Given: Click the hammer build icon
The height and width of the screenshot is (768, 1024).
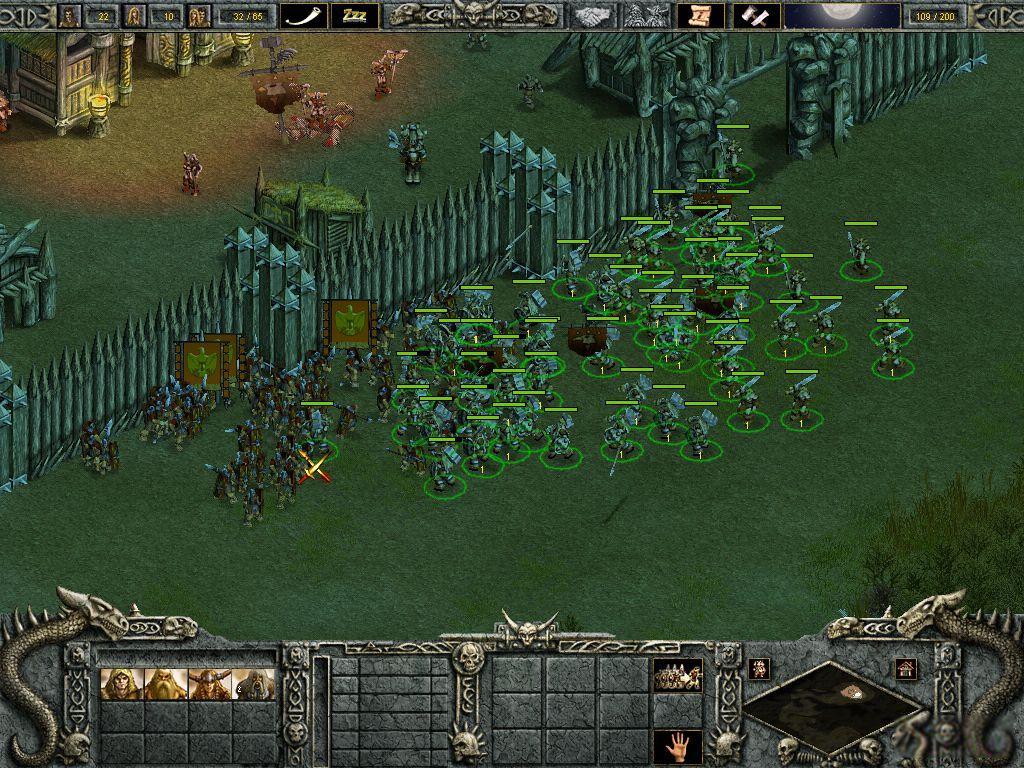Looking at the screenshot, I should click(756, 15).
